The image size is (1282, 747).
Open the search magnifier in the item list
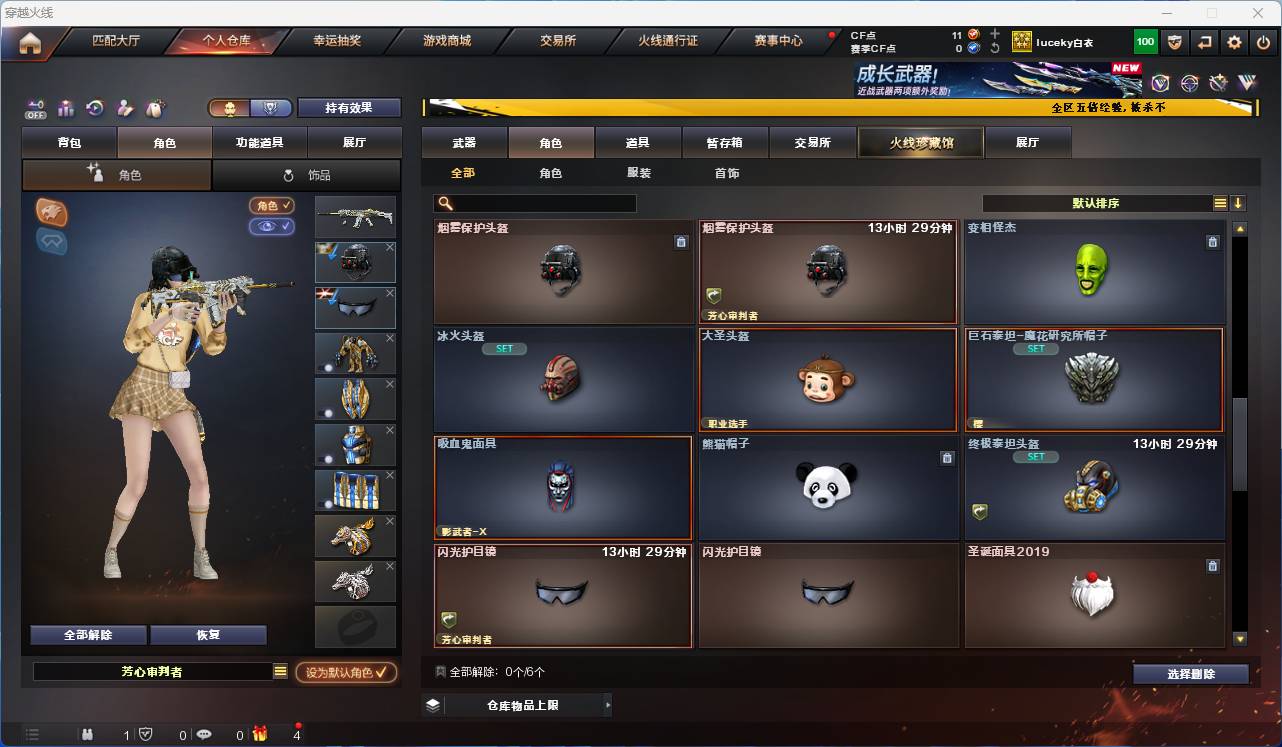(443, 203)
